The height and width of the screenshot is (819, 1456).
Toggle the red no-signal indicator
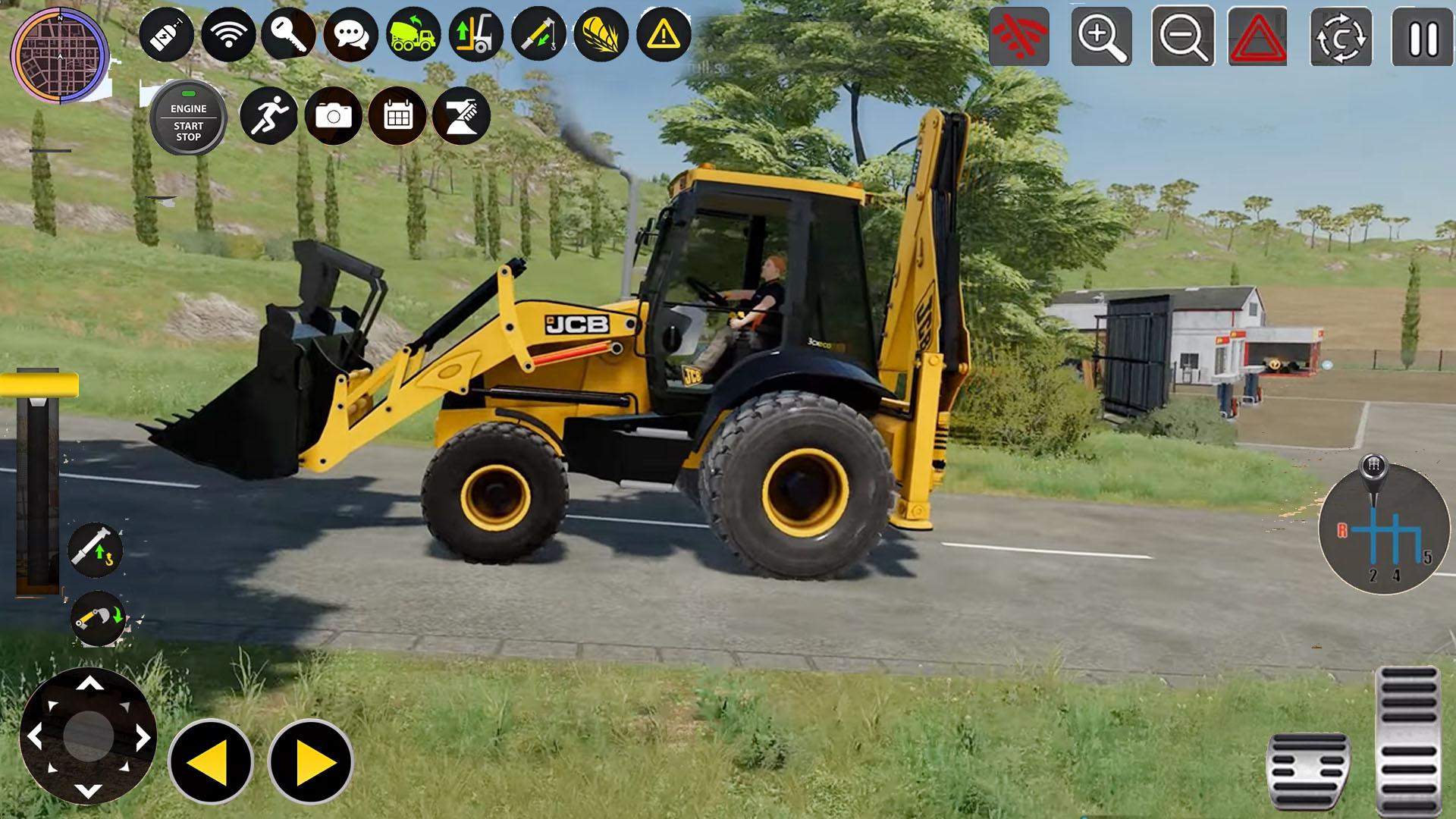coord(1020,36)
